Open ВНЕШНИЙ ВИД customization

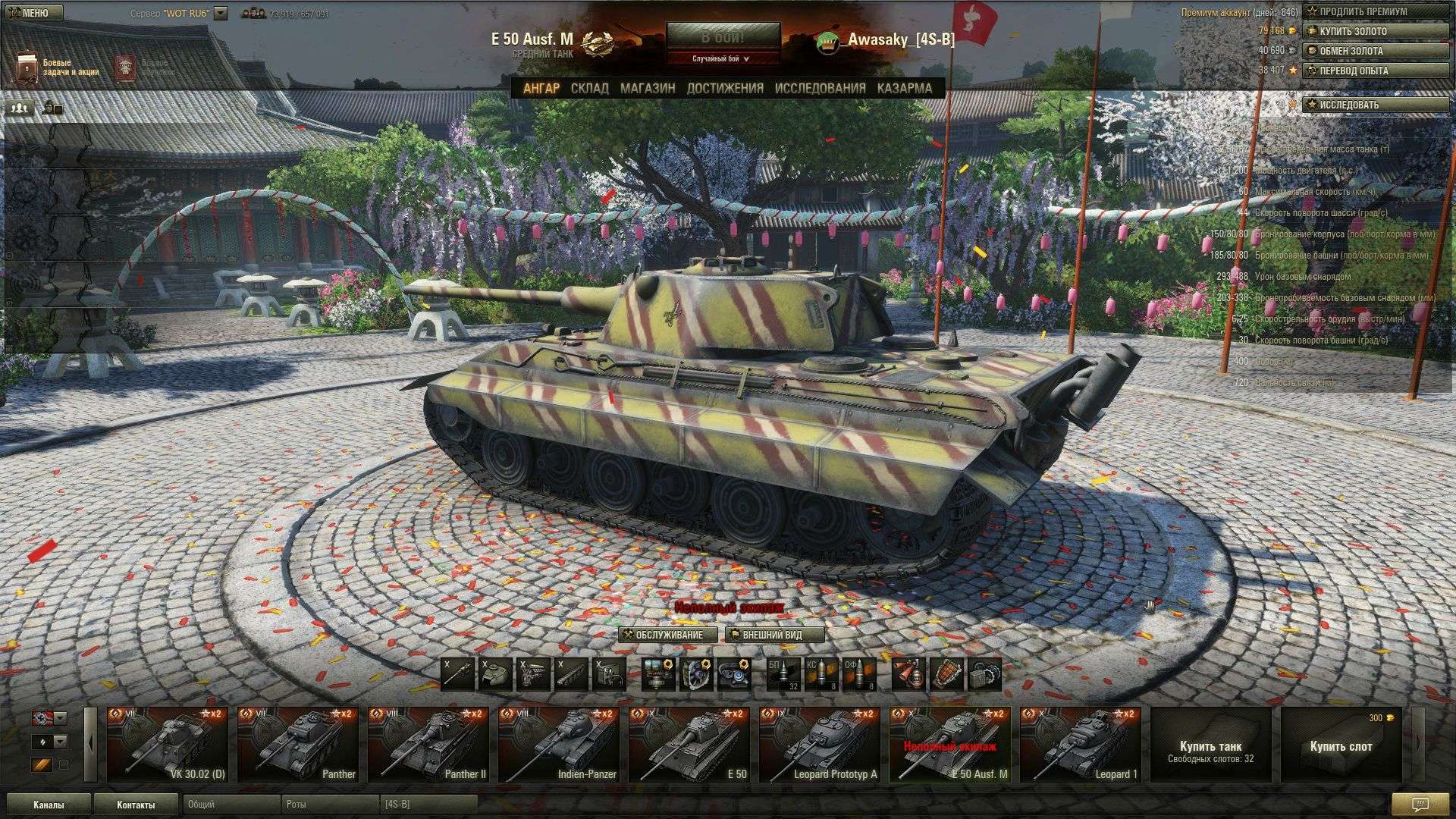click(x=774, y=635)
